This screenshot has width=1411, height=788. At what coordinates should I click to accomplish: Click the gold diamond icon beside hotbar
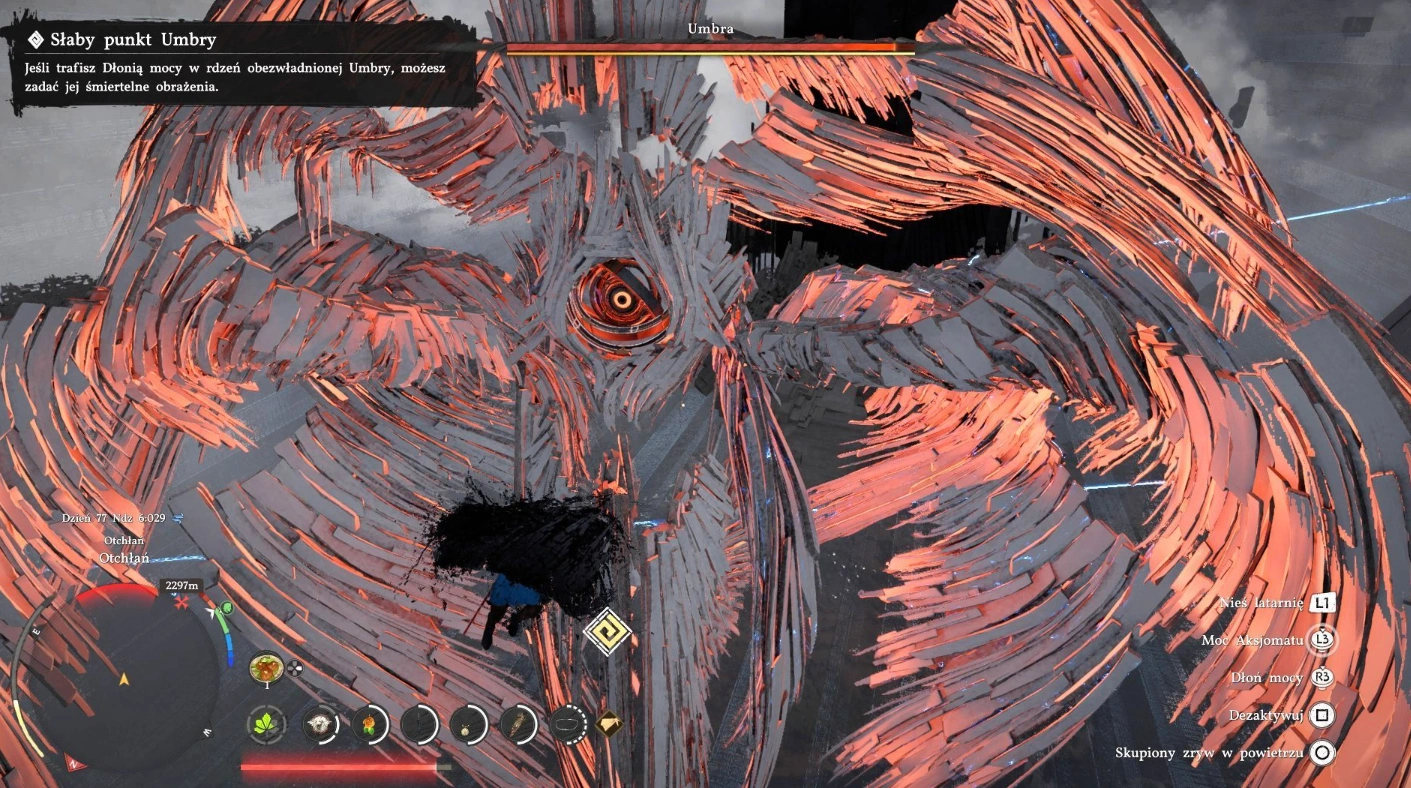(608, 723)
